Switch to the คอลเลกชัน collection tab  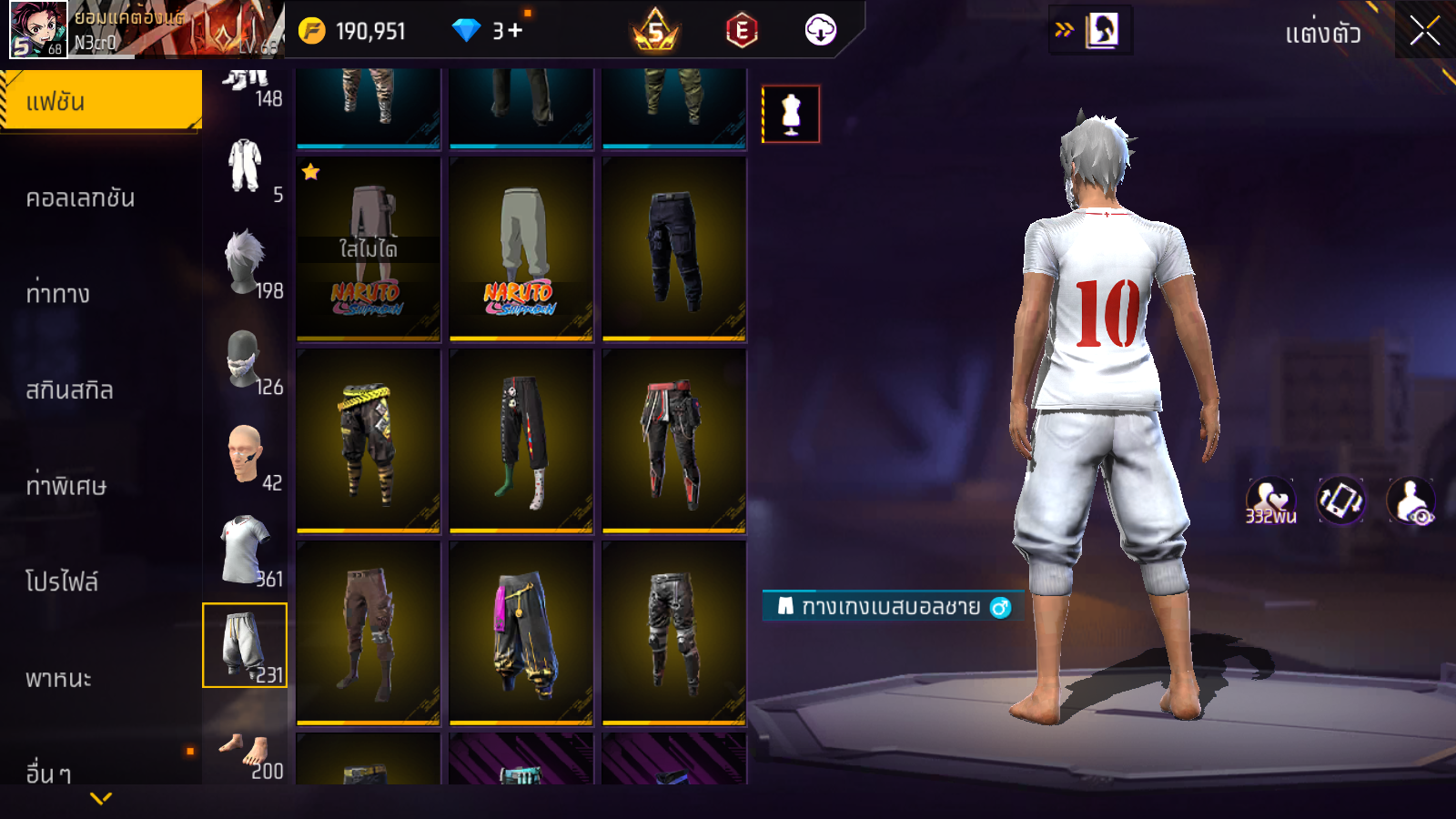(x=80, y=197)
